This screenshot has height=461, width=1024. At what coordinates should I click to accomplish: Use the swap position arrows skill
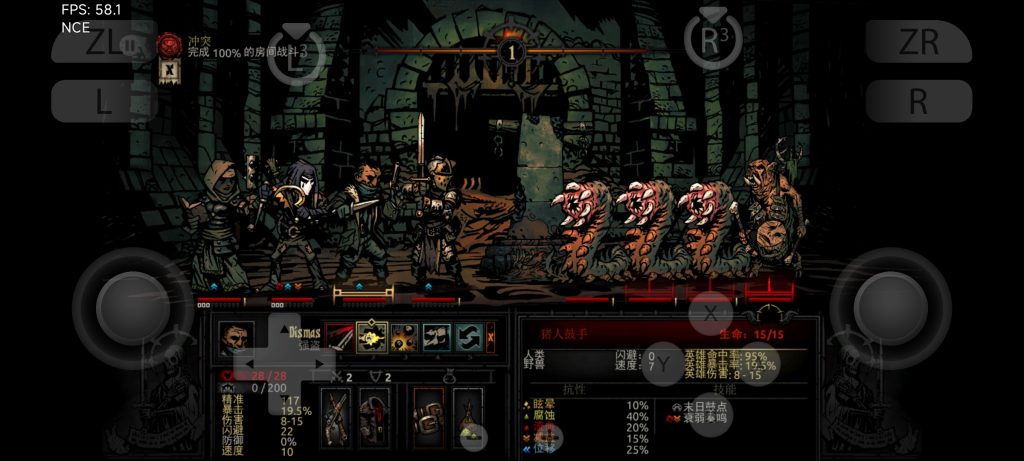click(x=469, y=337)
